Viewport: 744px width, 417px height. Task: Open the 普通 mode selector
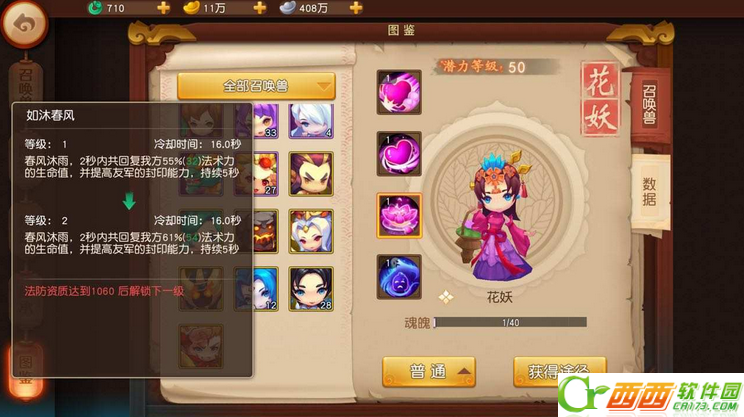click(x=427, y=371)
